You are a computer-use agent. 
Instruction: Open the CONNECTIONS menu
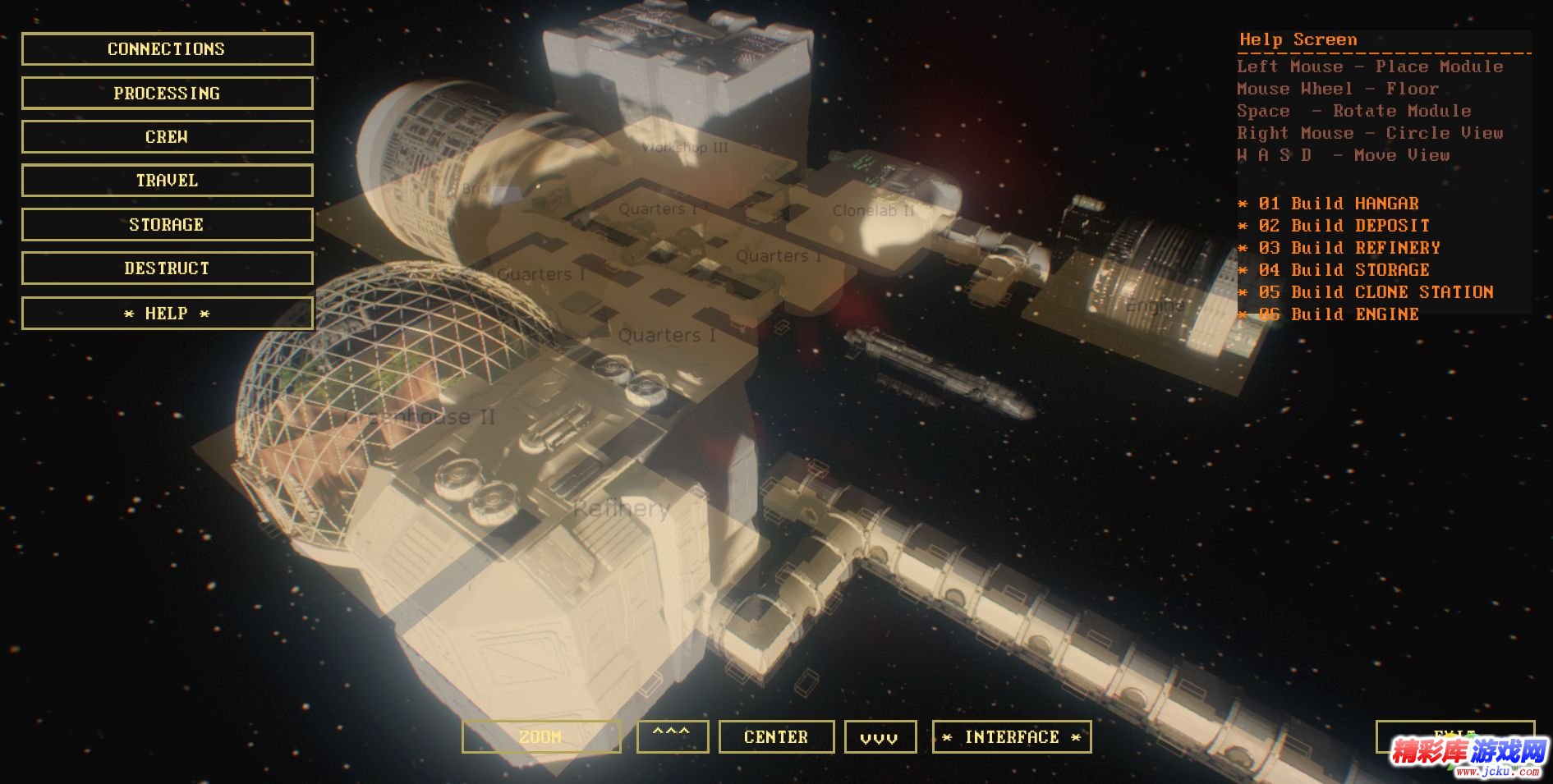tap(167, 49)
